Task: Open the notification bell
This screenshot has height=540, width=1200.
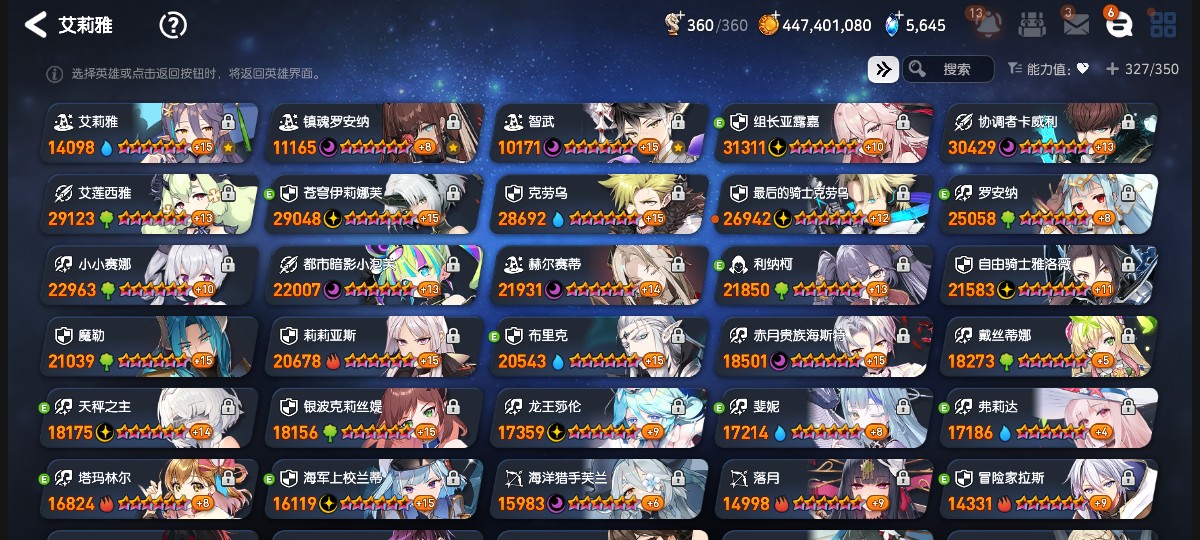Action: pyautogui.click(x=987, y=25)
